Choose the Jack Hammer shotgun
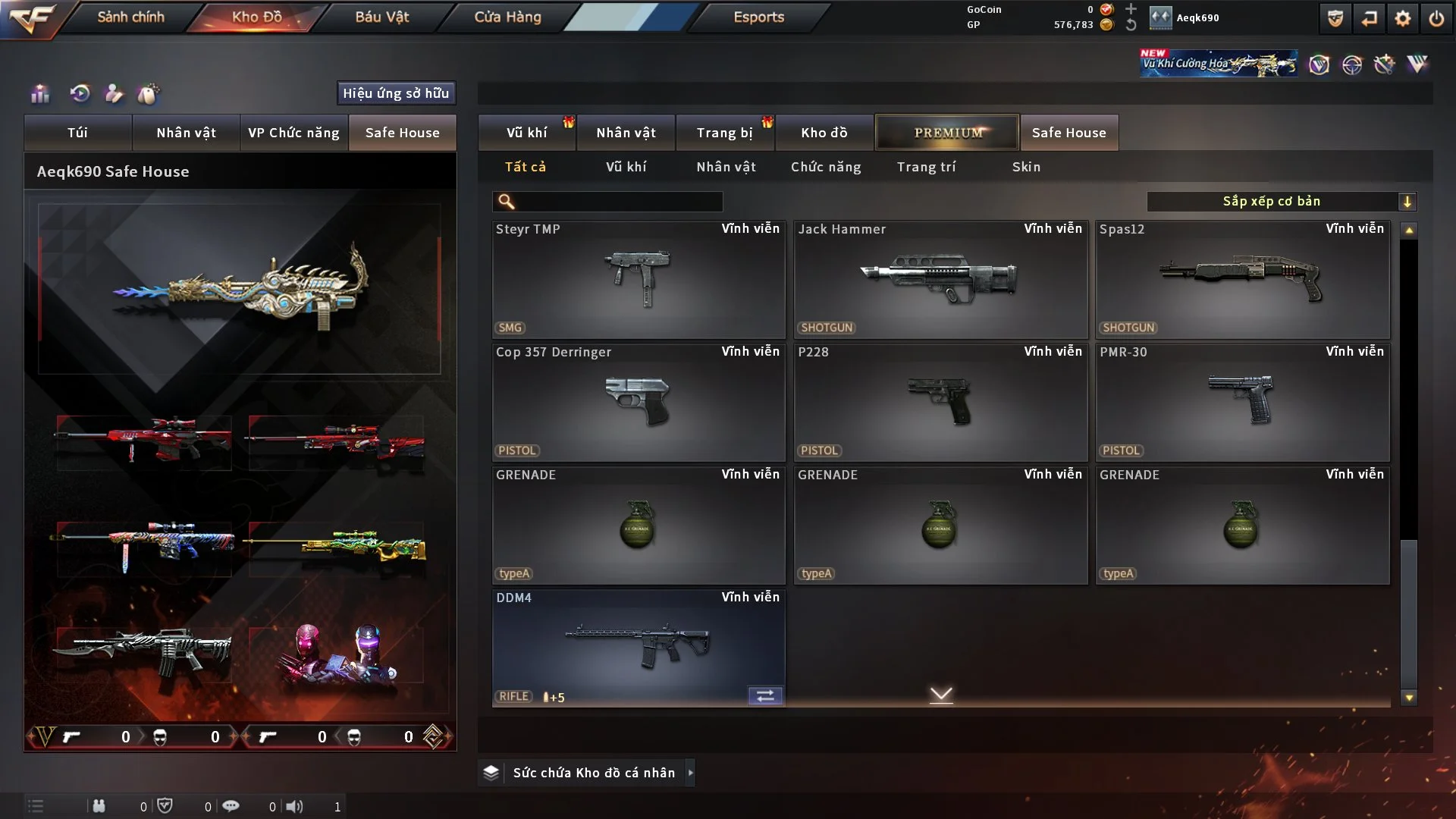1456x819 pixels. pyautogui.click(x=940, y=279)
